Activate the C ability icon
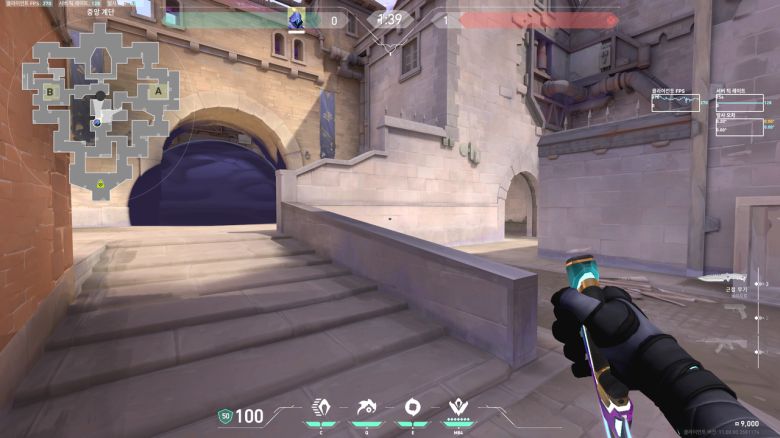This screenshot has width=780, height=438. click(x=322, y=408)
